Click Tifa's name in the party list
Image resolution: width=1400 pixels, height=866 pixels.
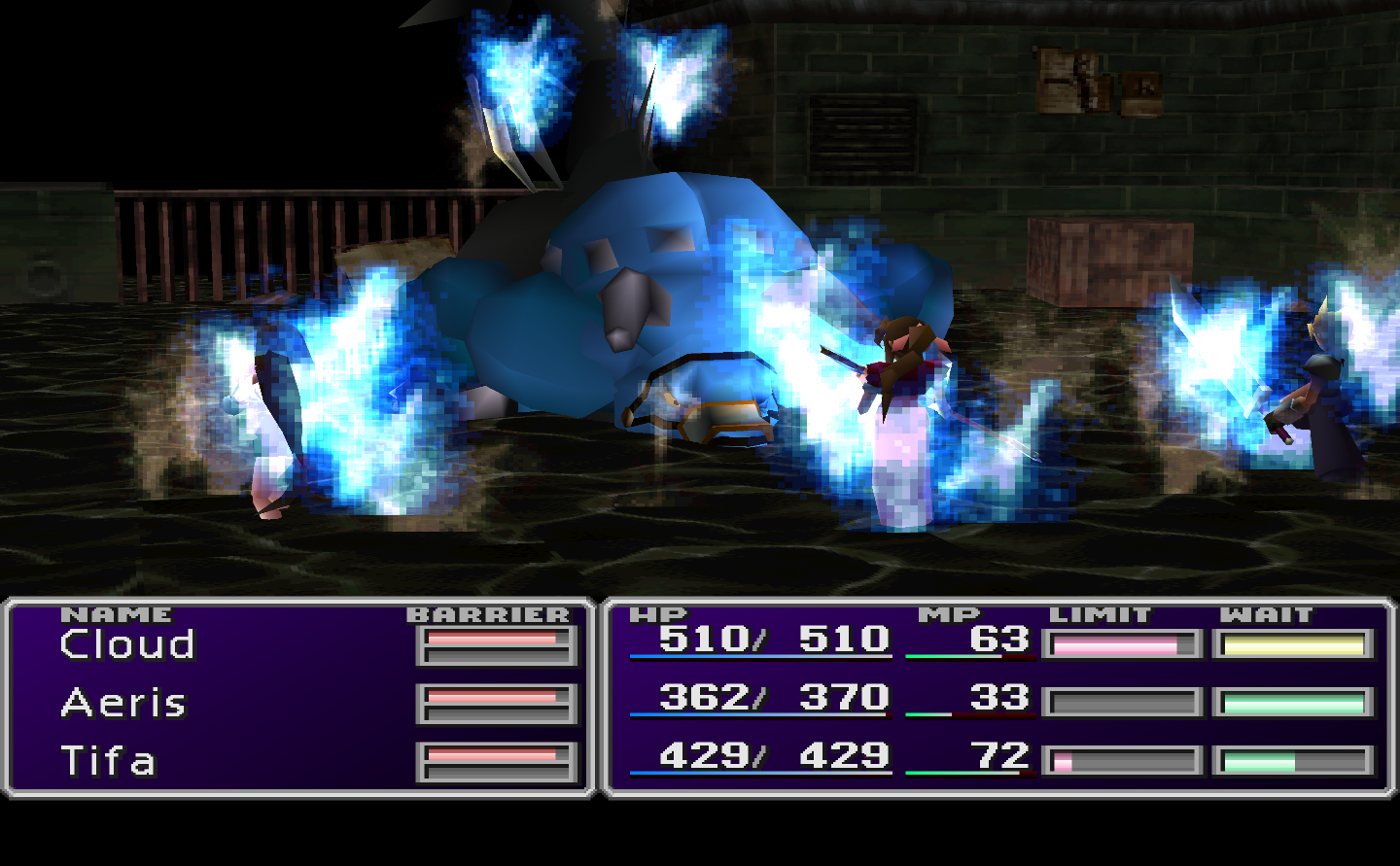point(107,761)
